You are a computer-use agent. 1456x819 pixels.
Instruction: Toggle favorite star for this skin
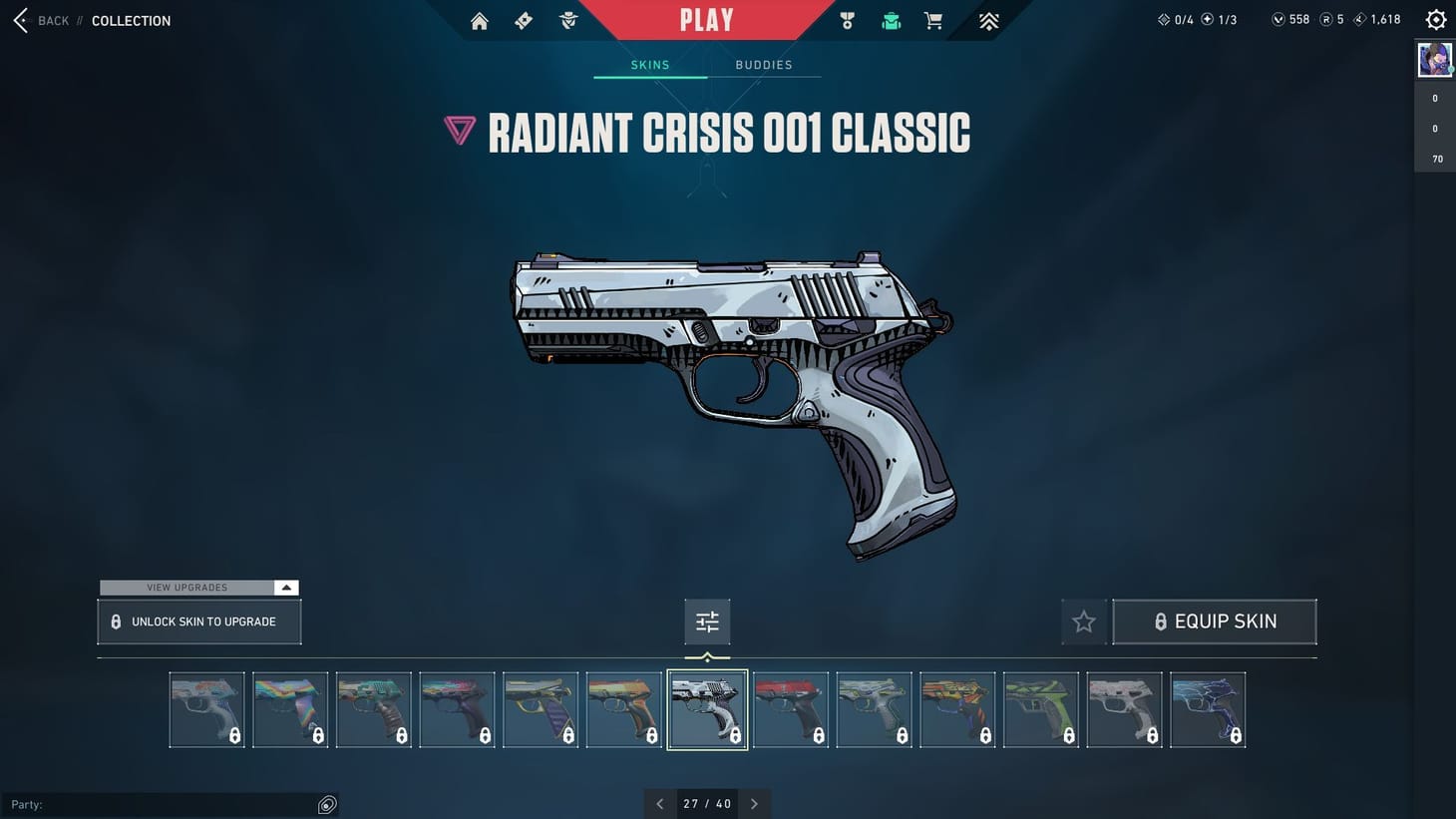(1083, 620)
